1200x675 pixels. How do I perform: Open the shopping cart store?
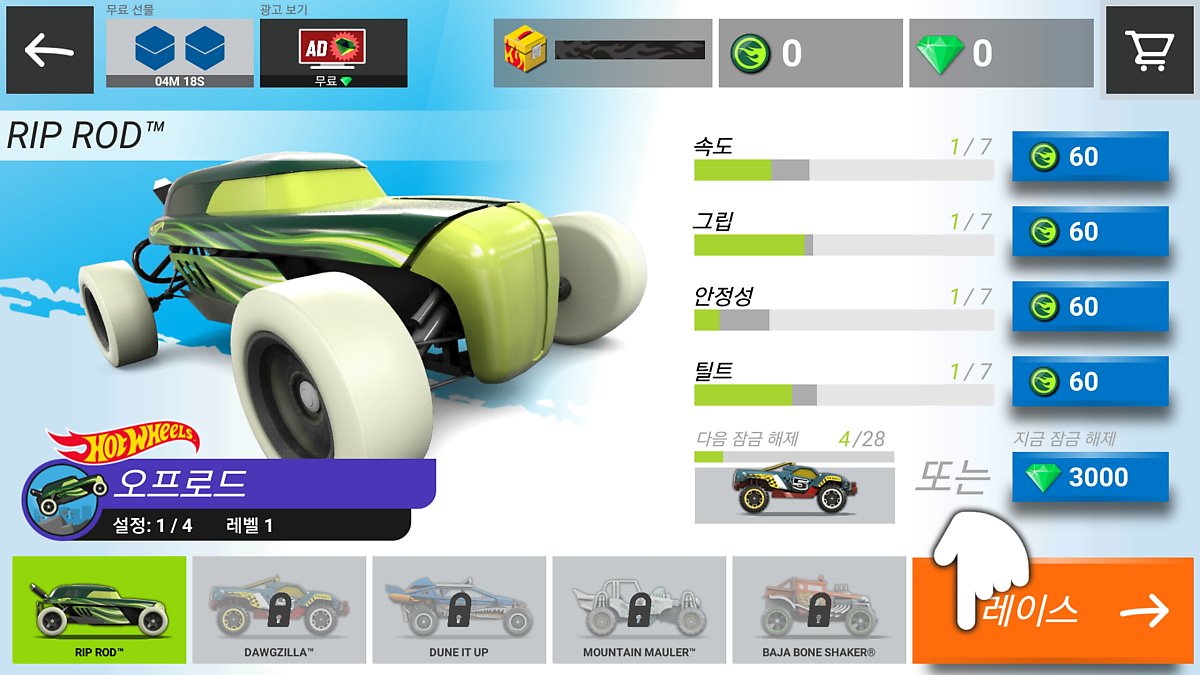1148,50
